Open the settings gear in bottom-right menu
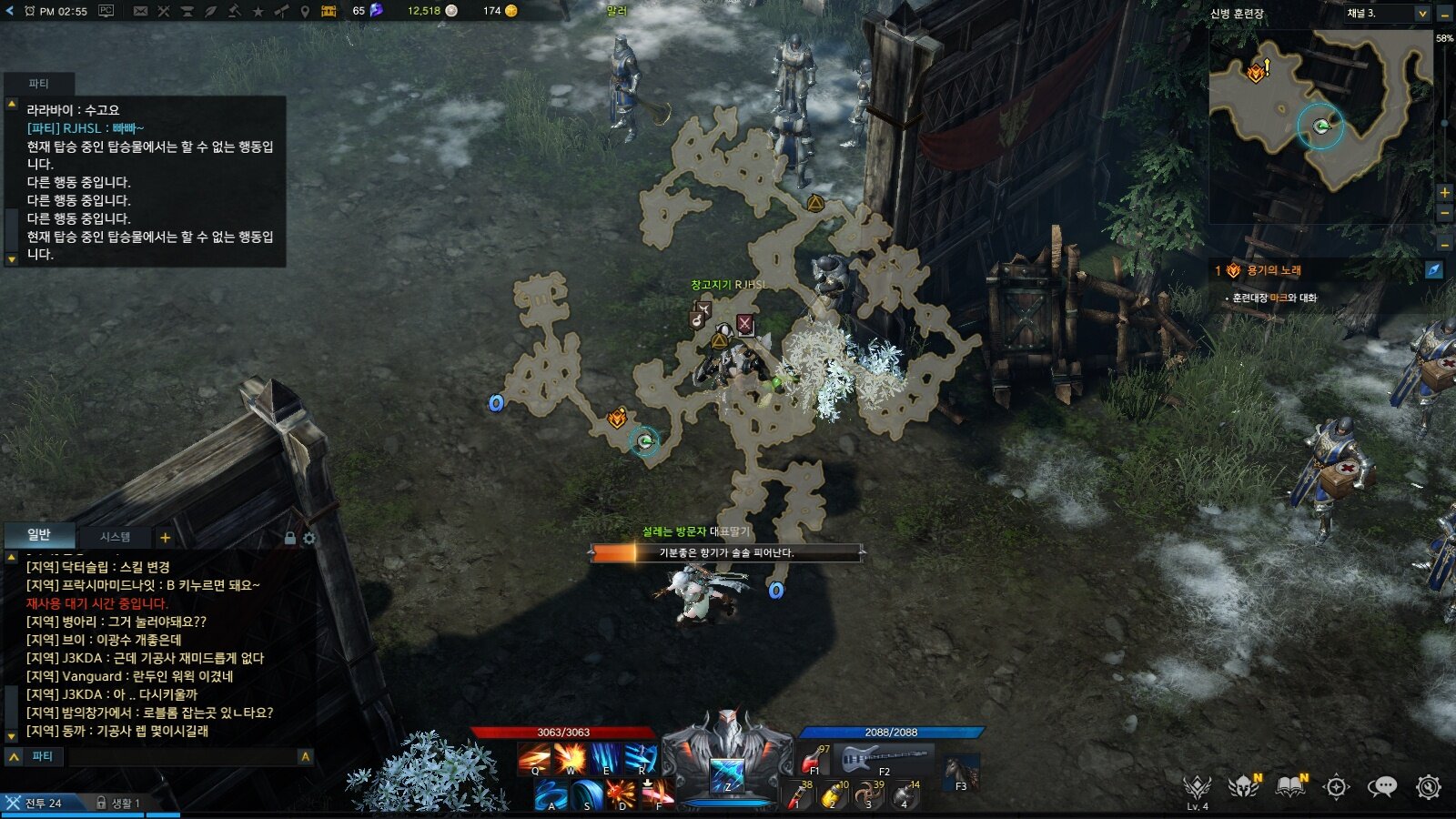Image resolution: width=1456 pixels, height=819 pixels. pyautogui.click(x=1428, y=787)
